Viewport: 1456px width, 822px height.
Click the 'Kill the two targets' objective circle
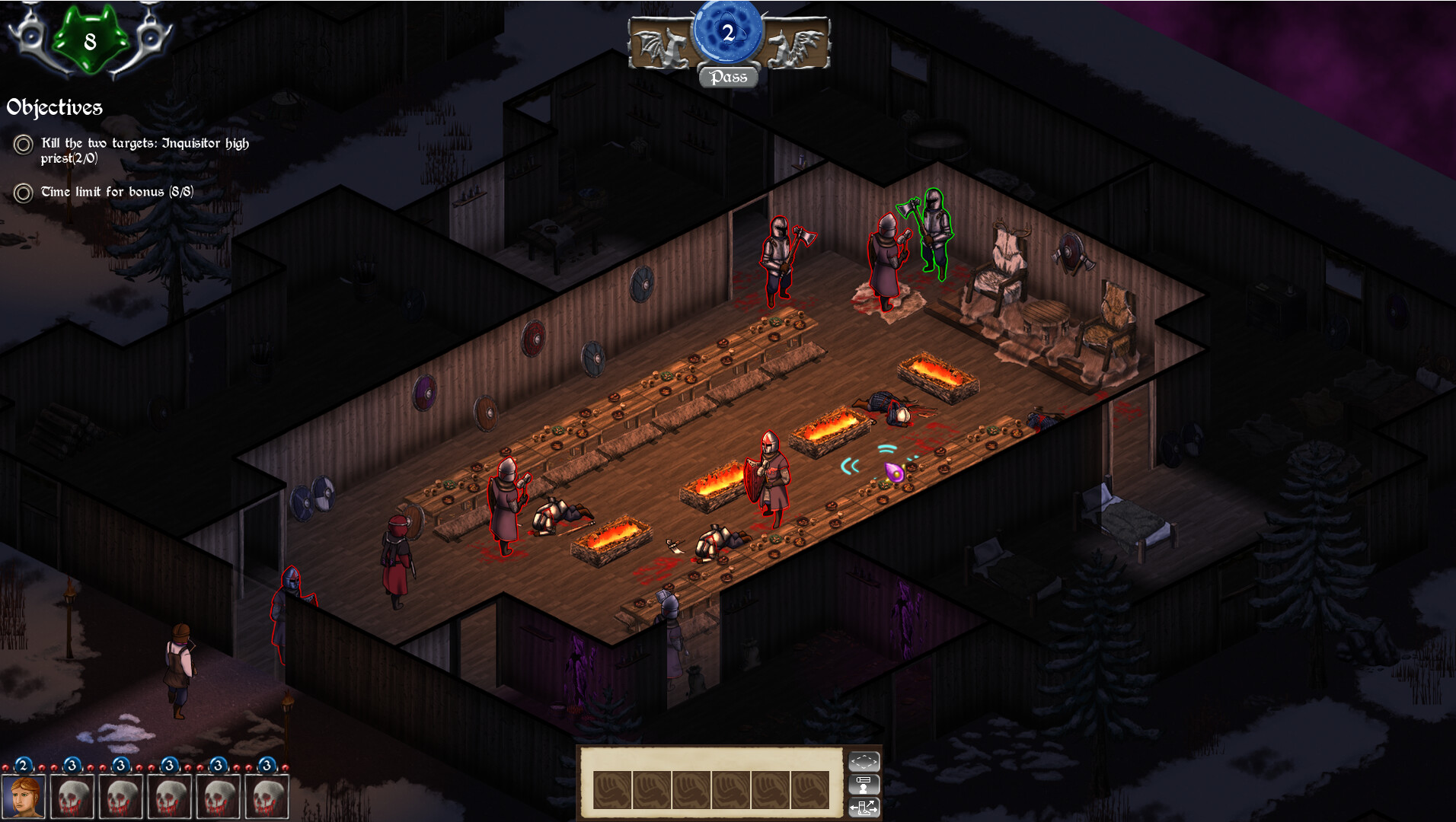pos(23,145)
